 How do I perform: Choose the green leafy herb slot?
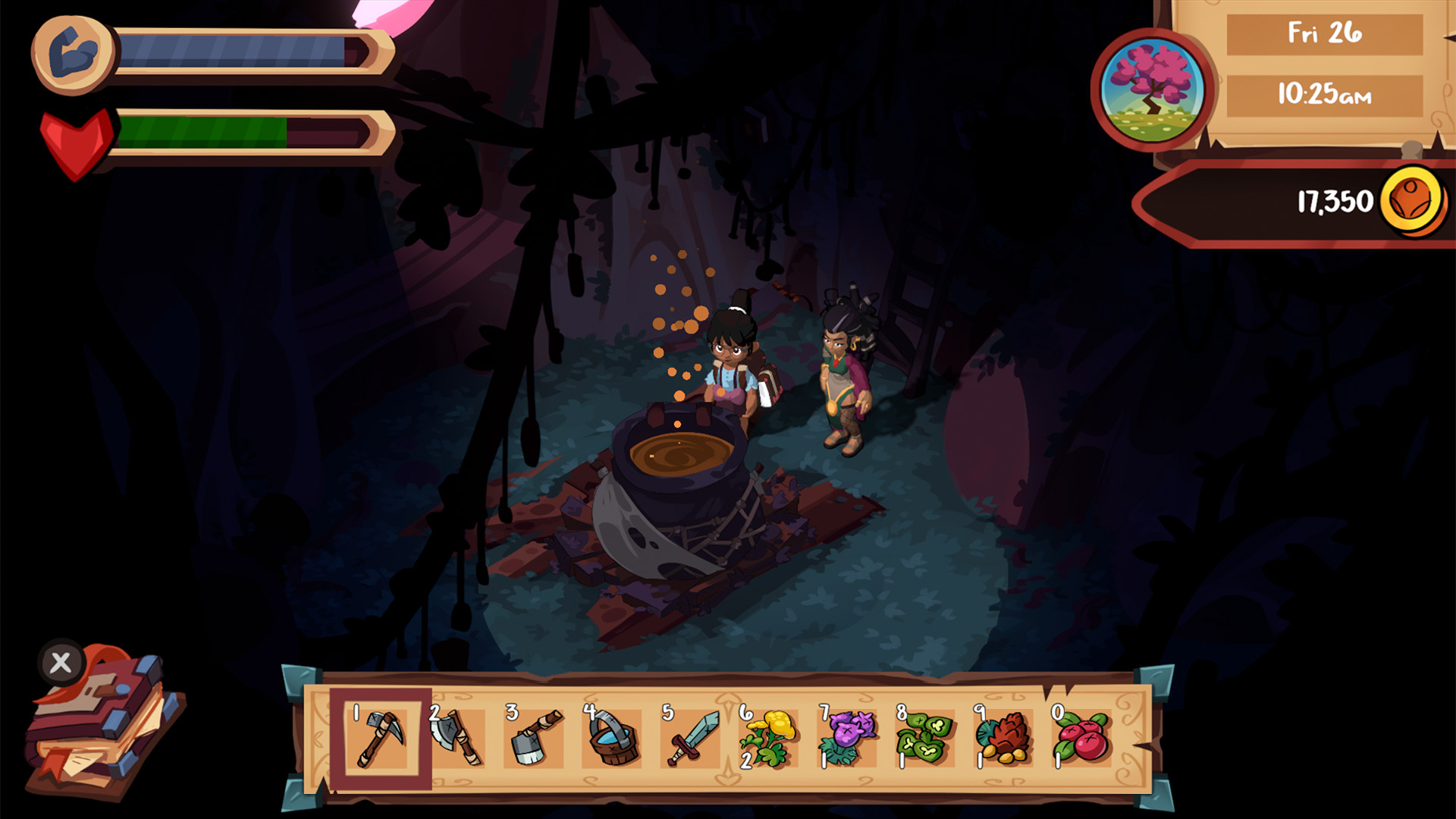(925, 739)
